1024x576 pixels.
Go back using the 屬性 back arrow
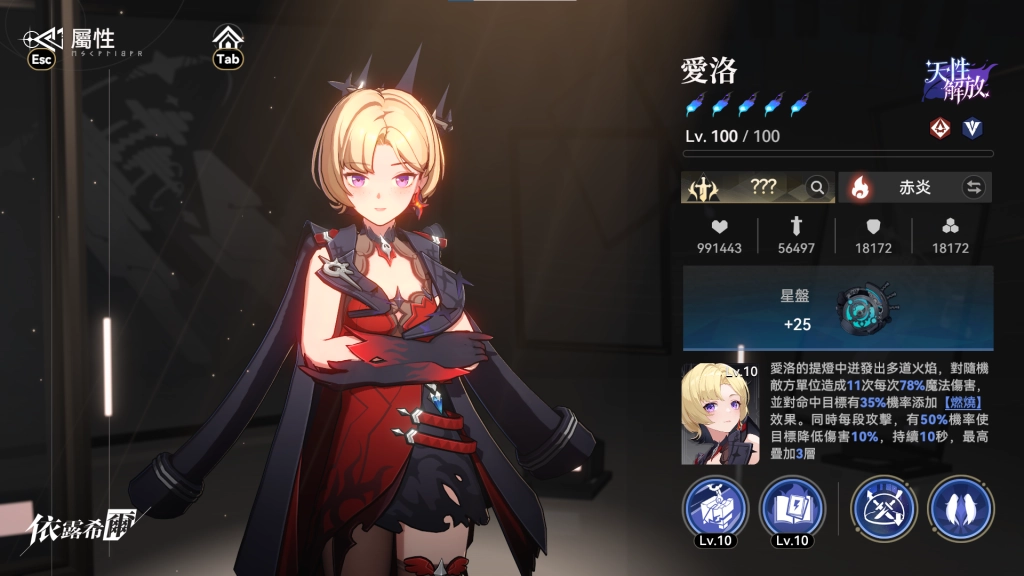click(x=42, y=39)
